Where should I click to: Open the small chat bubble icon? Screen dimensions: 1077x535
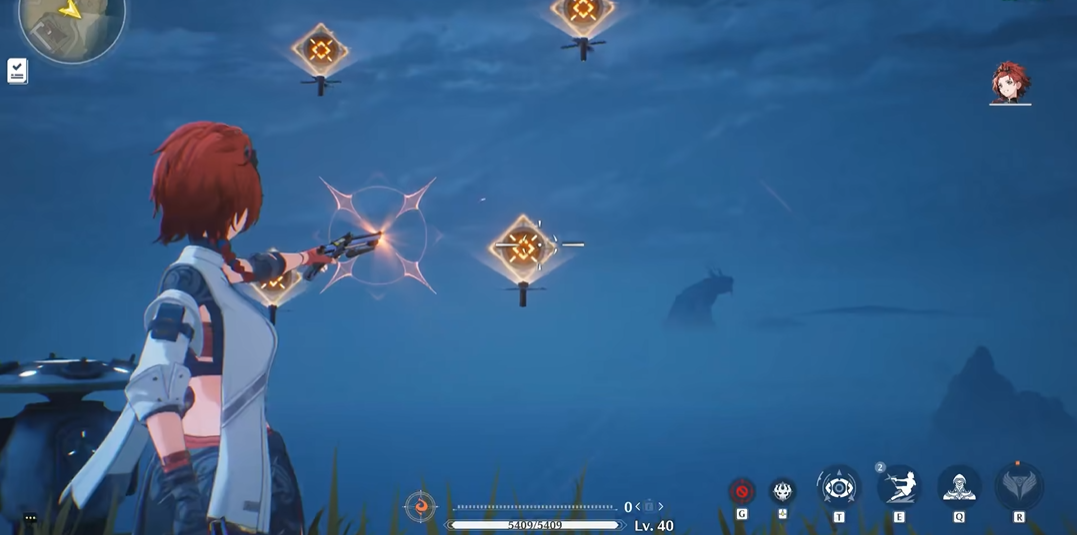click(x=30, y=518)
